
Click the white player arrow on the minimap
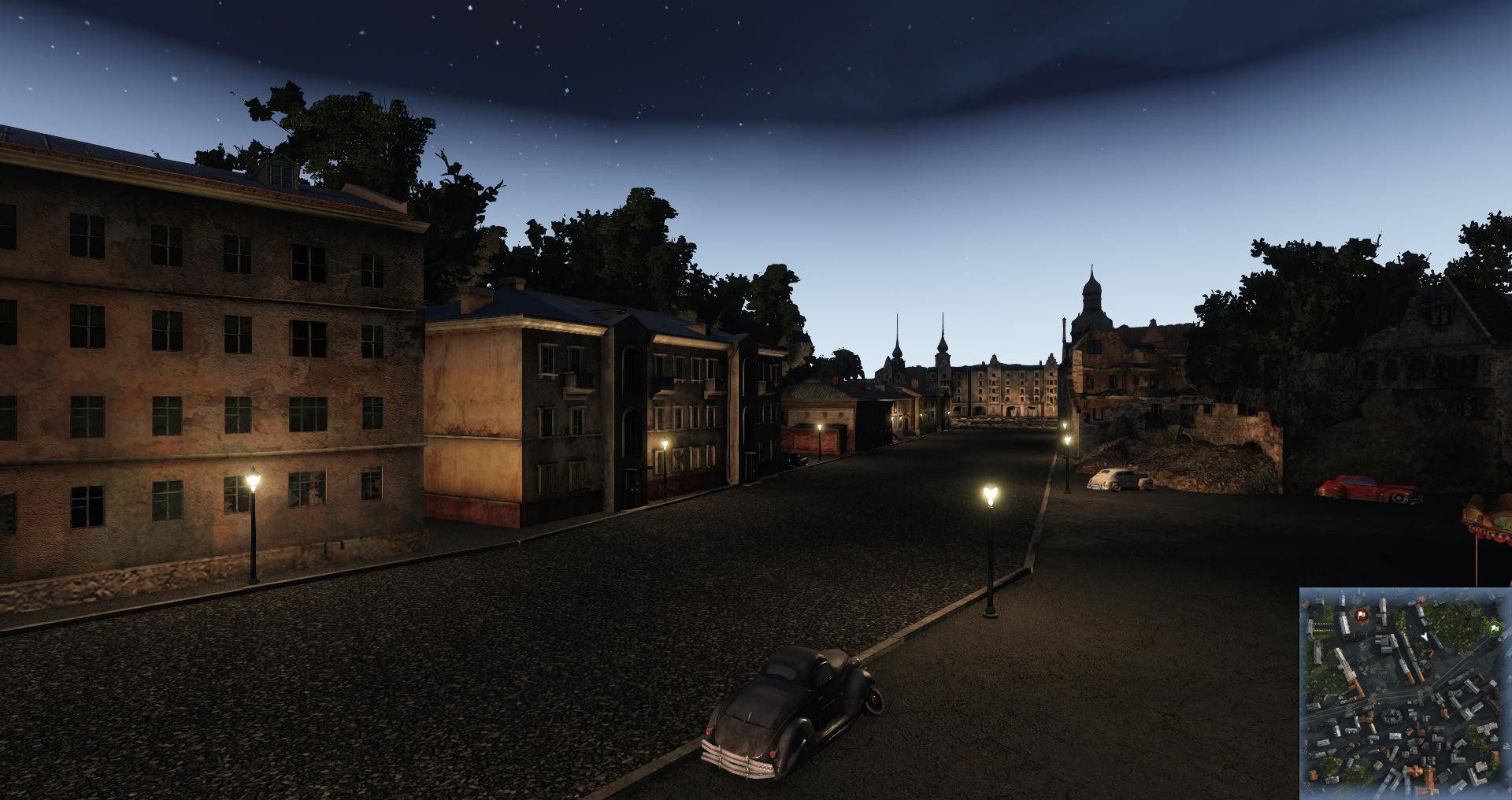(x=1425, y=635)
